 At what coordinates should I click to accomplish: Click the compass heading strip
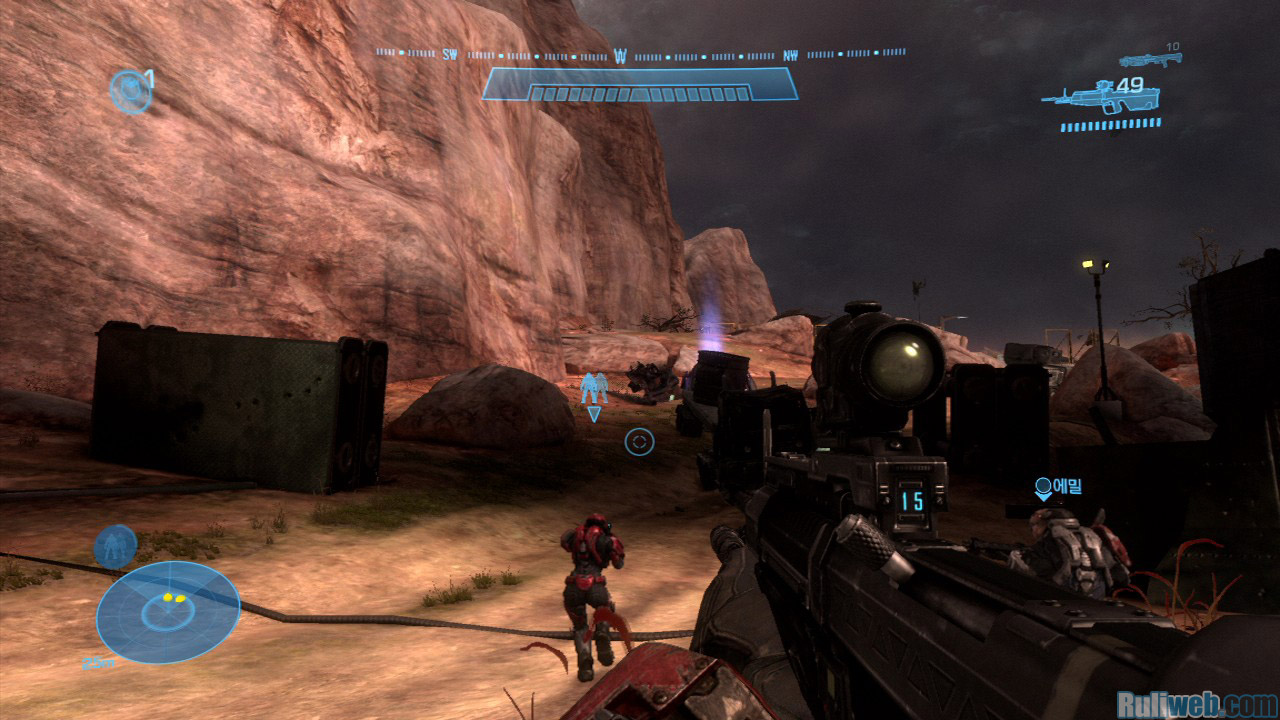click(x=640, y=54)
